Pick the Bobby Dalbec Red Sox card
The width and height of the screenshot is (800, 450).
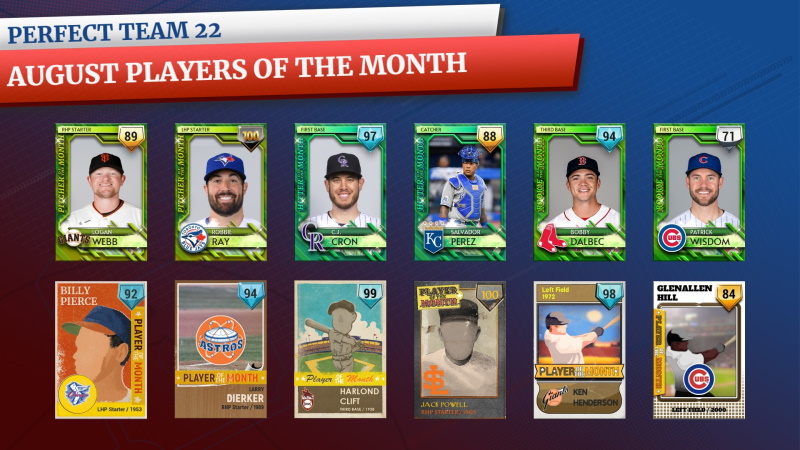click(579, 192)
